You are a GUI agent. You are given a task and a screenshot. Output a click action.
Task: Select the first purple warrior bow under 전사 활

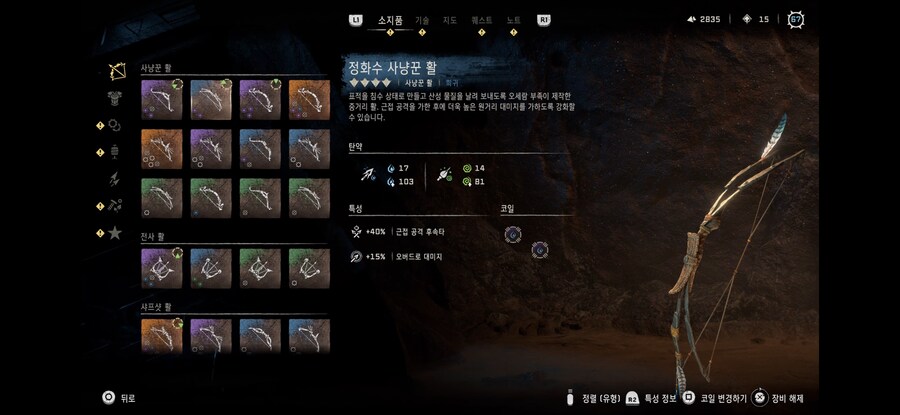click(x=161, y=268)
